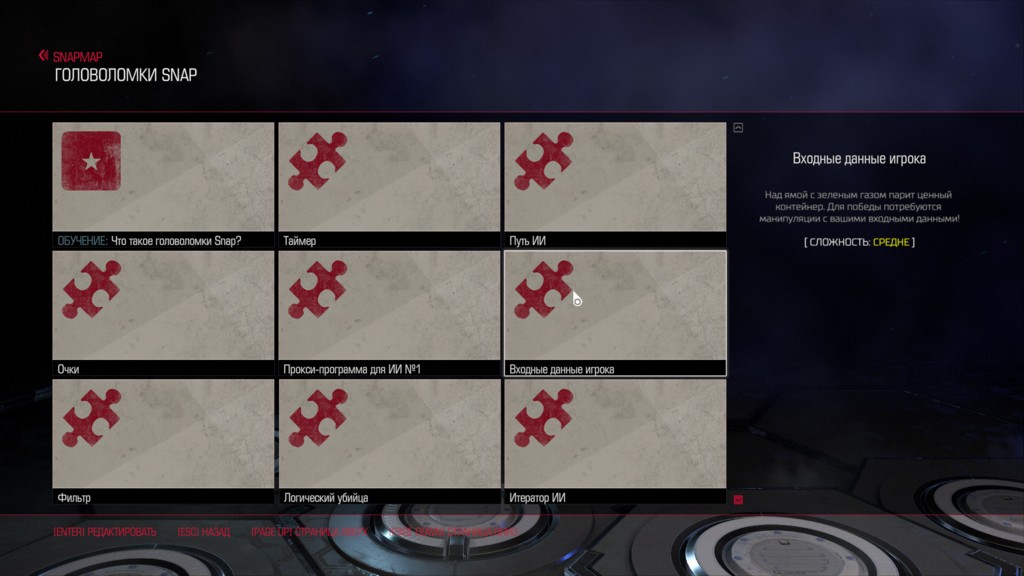Select the Входные данные игрока puzzle
The height and width of the screenshot is (576, 1024).
615,313
